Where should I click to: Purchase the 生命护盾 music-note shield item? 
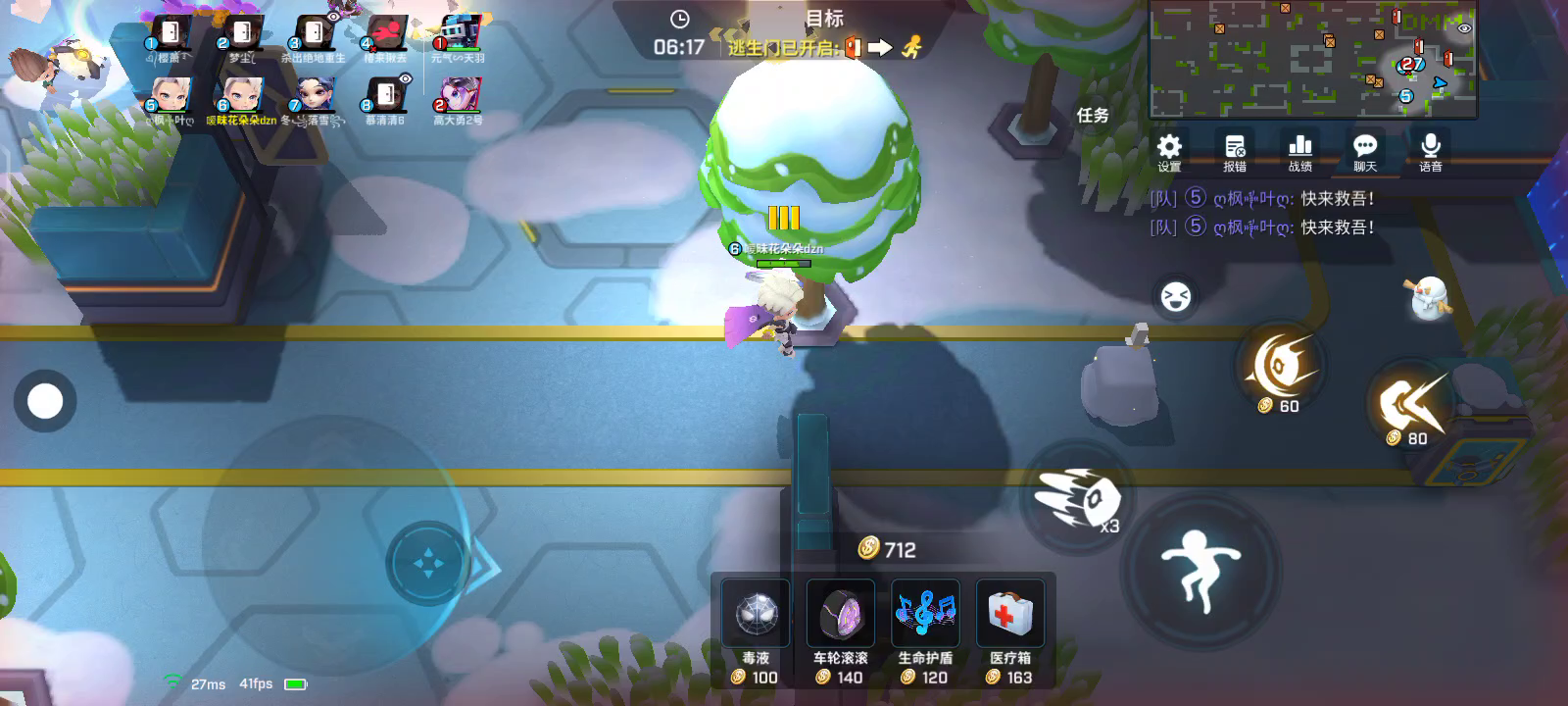[x=925, y=629]
